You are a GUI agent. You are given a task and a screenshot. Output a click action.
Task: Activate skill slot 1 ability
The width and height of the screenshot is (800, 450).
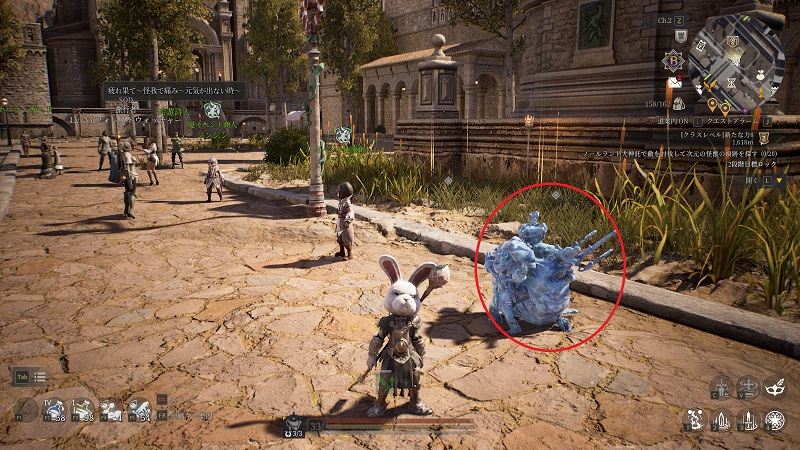[x=694, y=420]
